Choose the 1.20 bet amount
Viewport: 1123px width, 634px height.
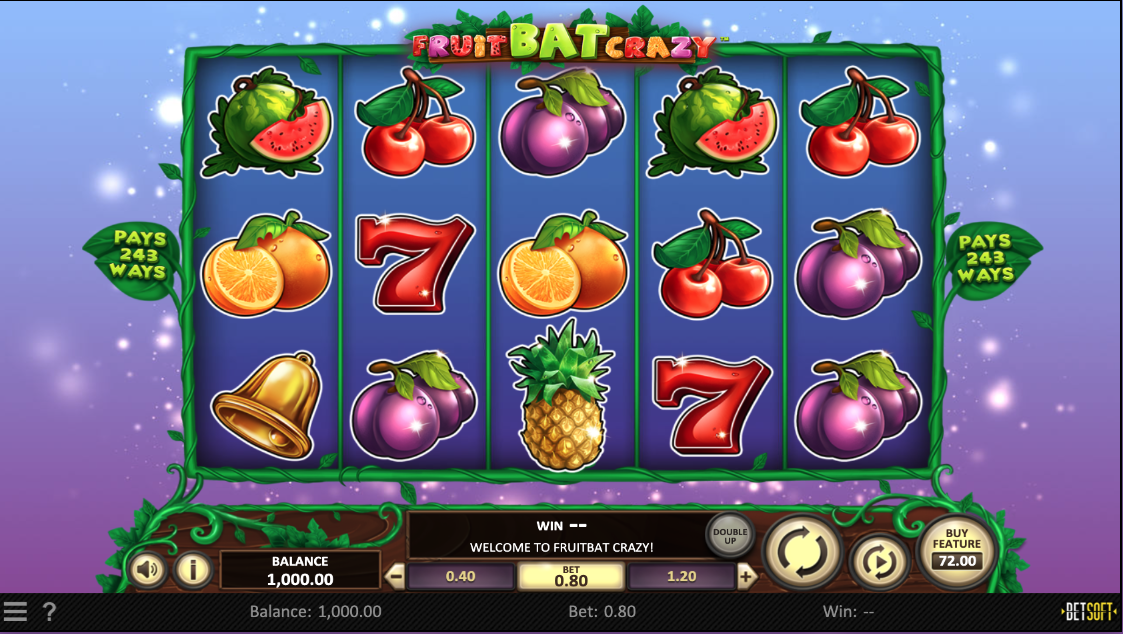(x=681, y=577)
